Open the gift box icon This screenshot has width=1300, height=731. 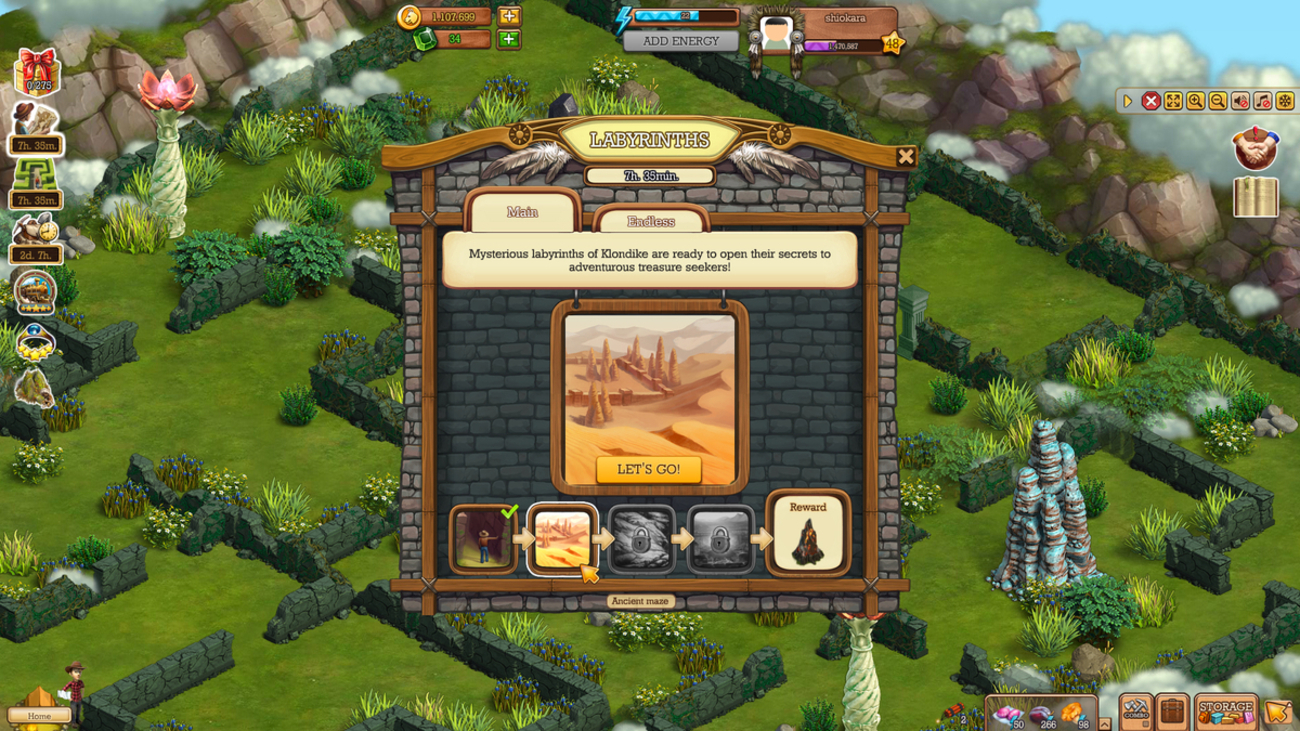point(36,72)
